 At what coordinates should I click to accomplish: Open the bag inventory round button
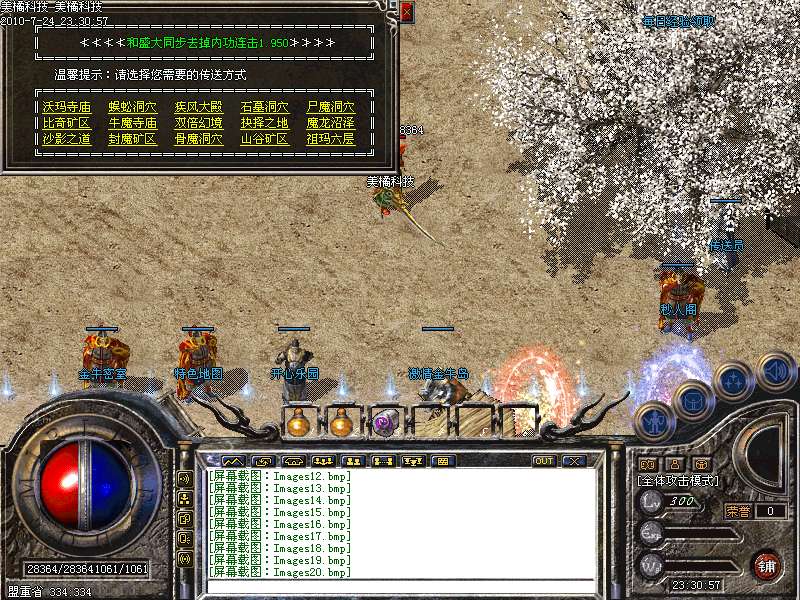pos(693,400)
